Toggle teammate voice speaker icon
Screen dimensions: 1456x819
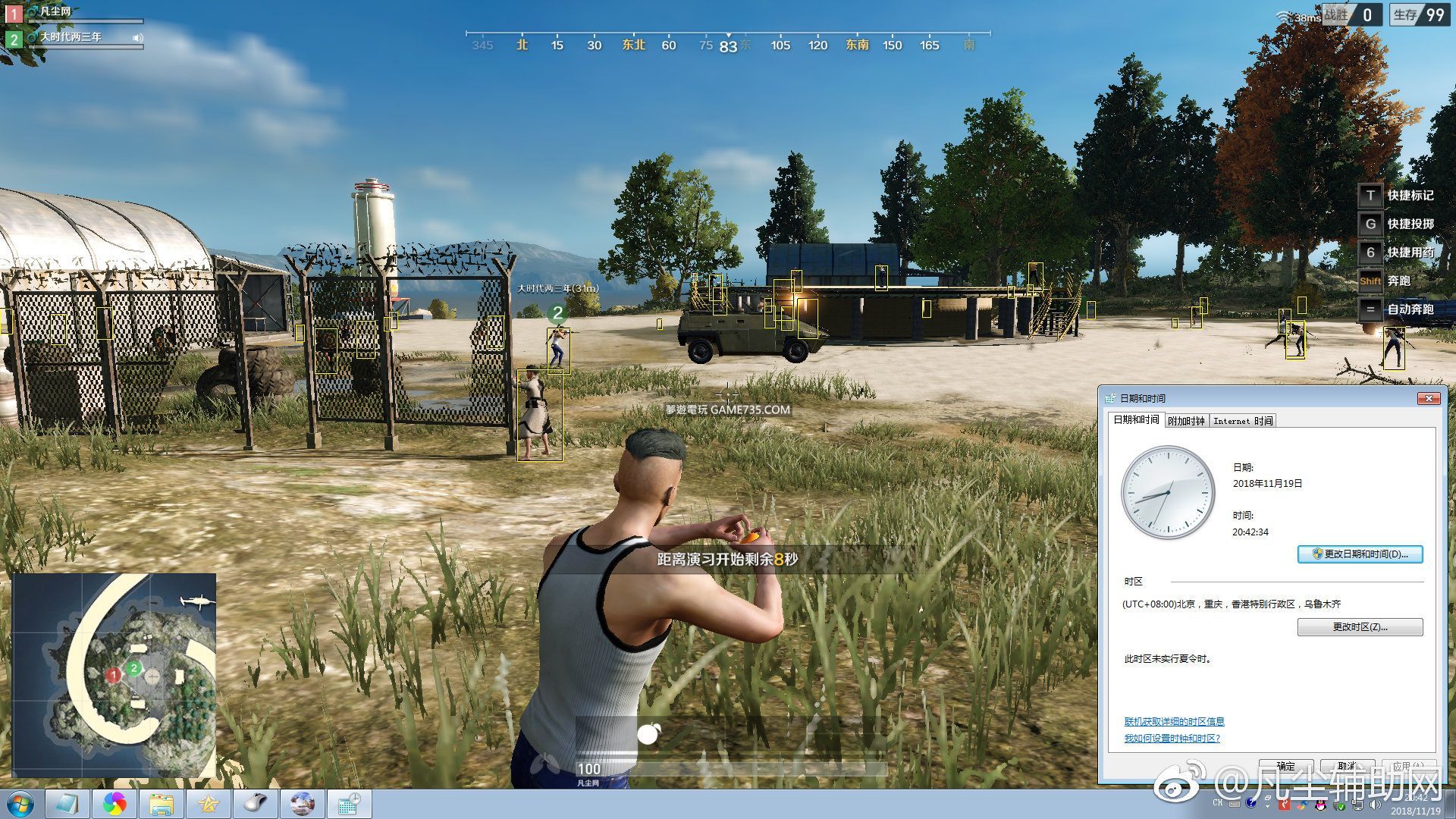[x=137, y=38]
